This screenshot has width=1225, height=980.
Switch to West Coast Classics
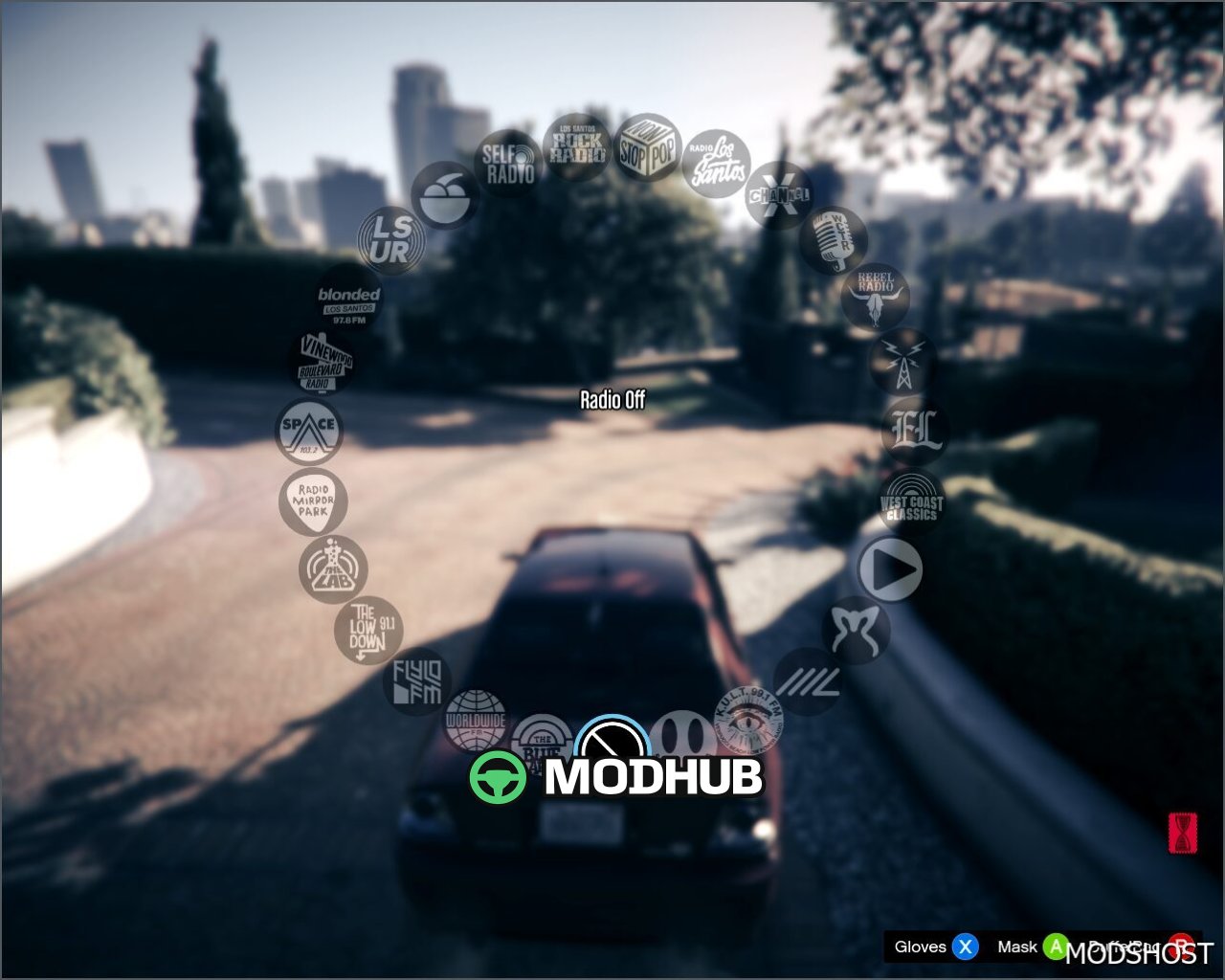tap(911, 501)
